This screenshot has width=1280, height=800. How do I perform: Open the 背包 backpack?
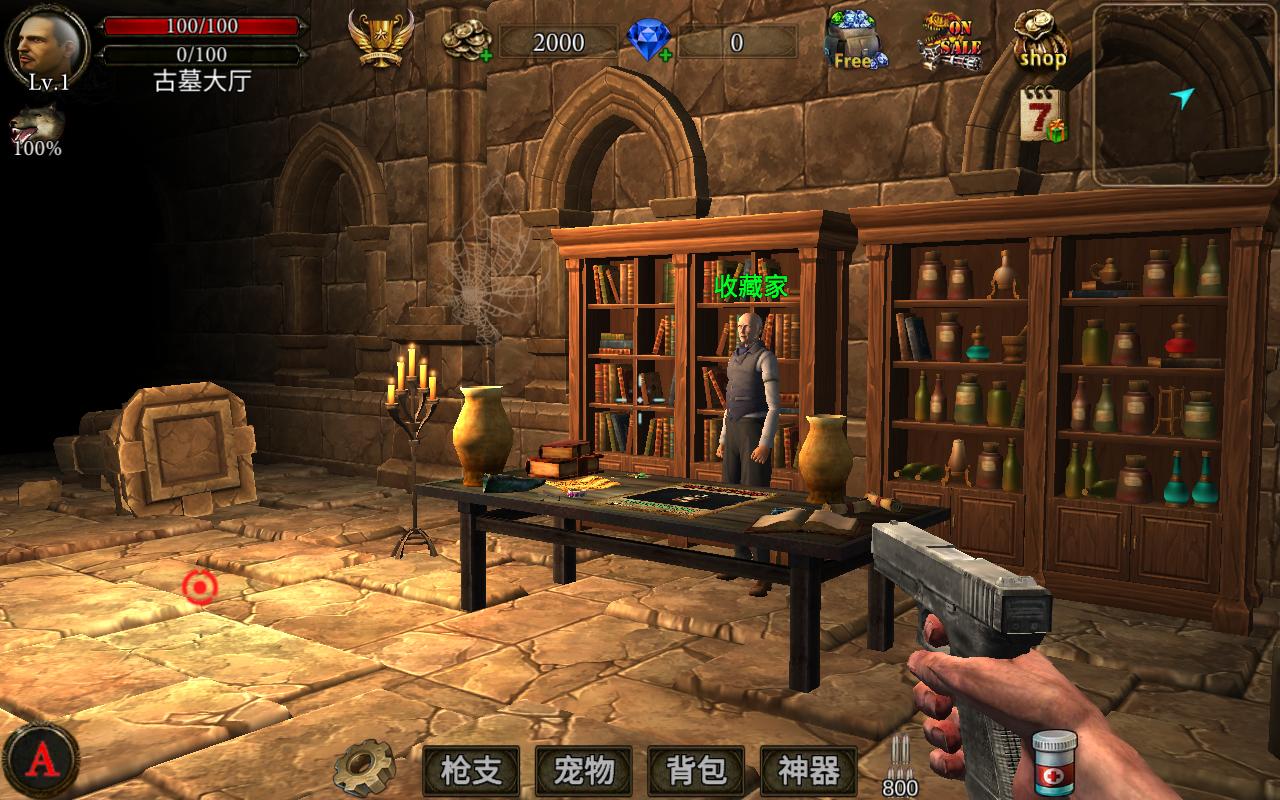tap(696, 771)
